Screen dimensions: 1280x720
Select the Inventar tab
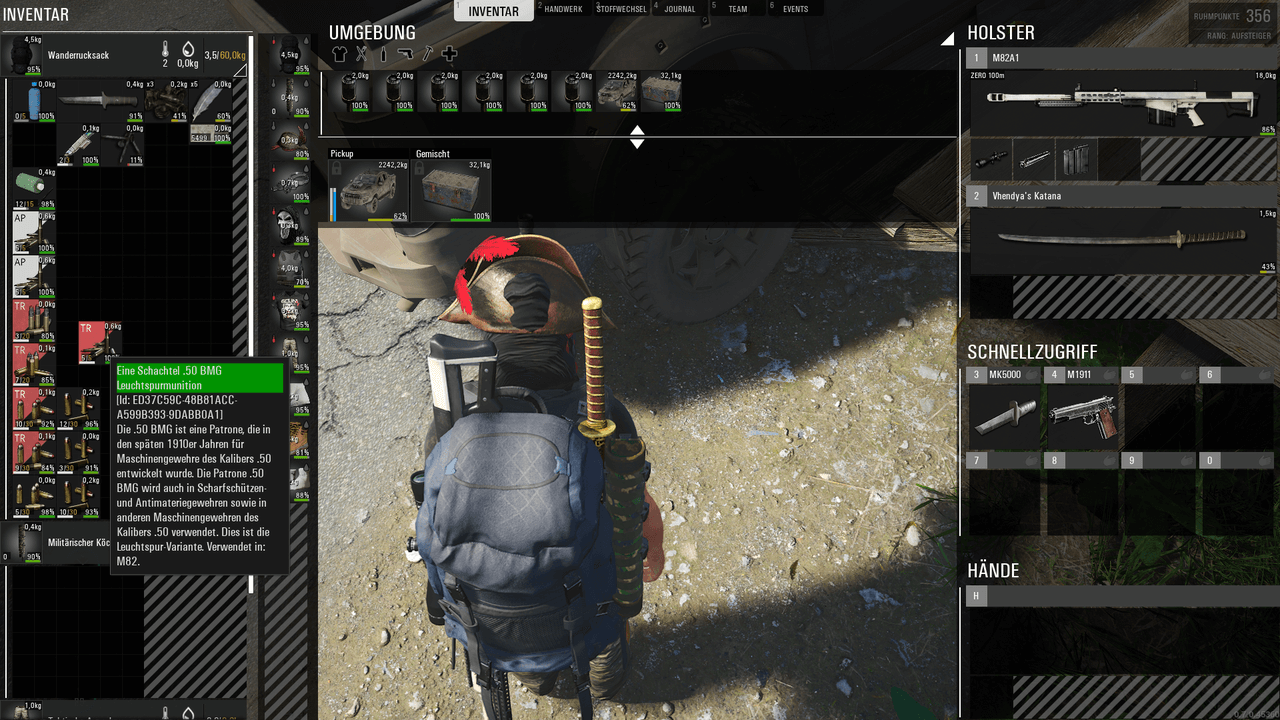pos(493,11)
